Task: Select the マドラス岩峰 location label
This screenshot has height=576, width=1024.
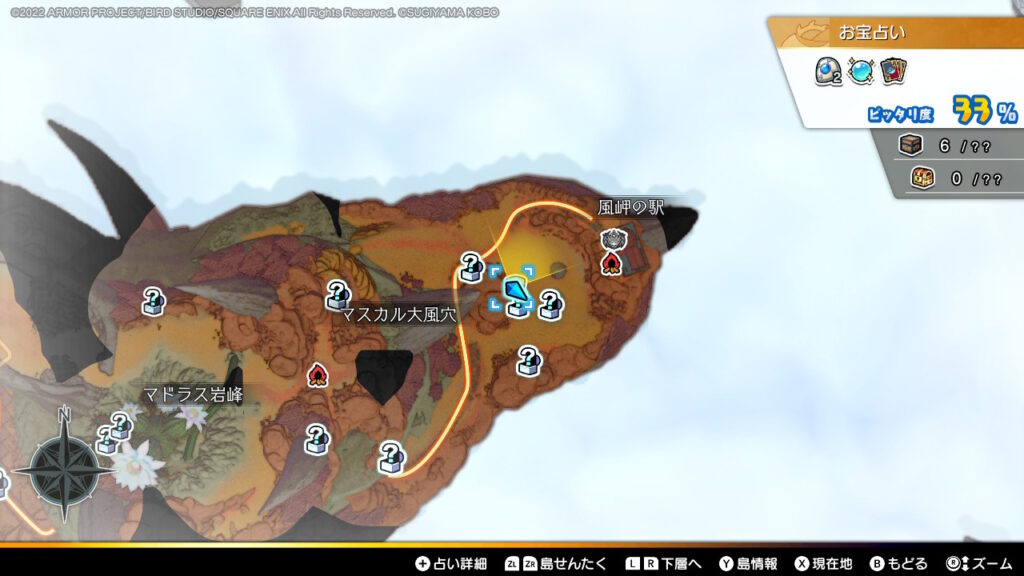Action: coord(193,394)
